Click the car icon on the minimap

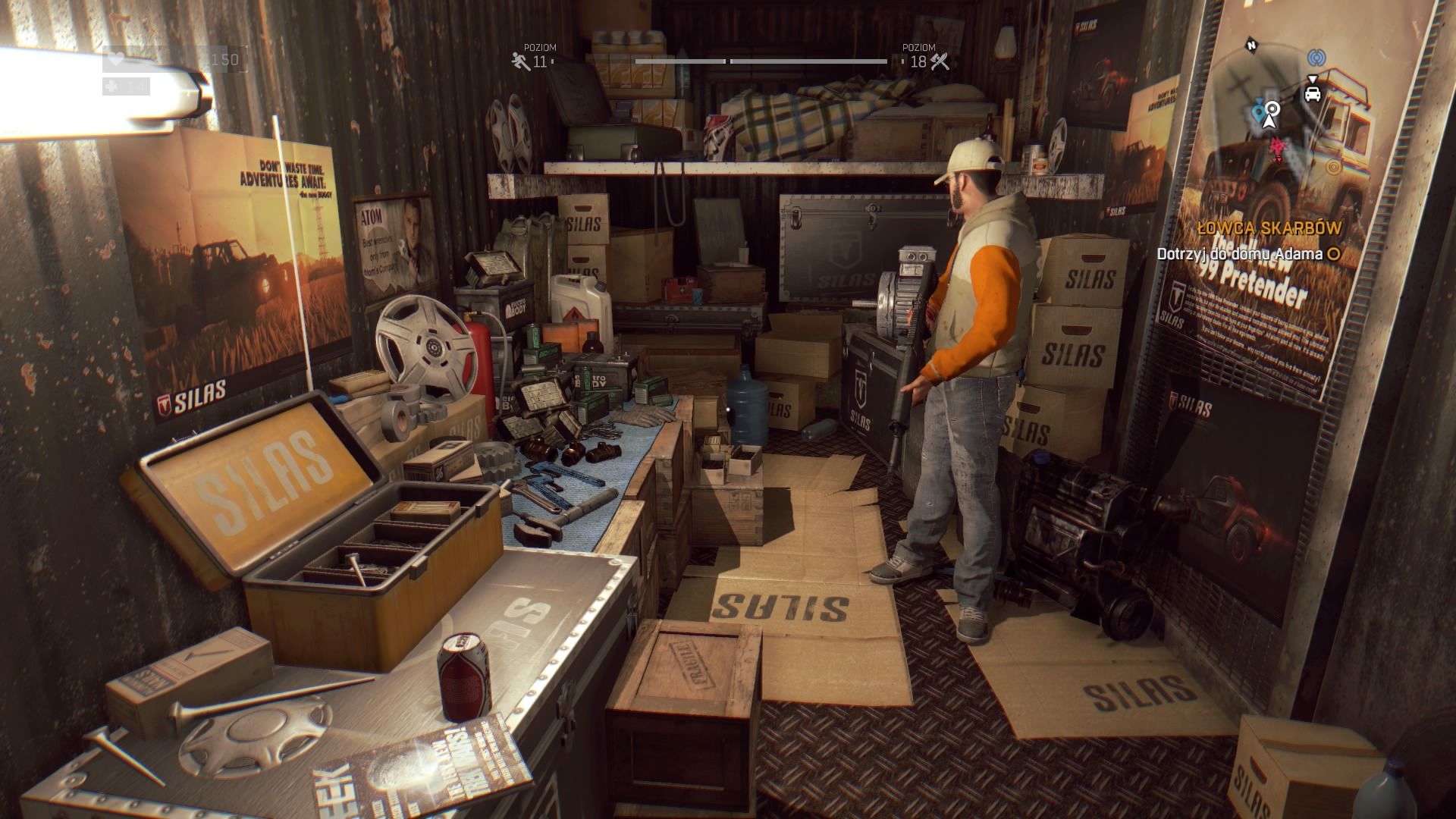1313,95
